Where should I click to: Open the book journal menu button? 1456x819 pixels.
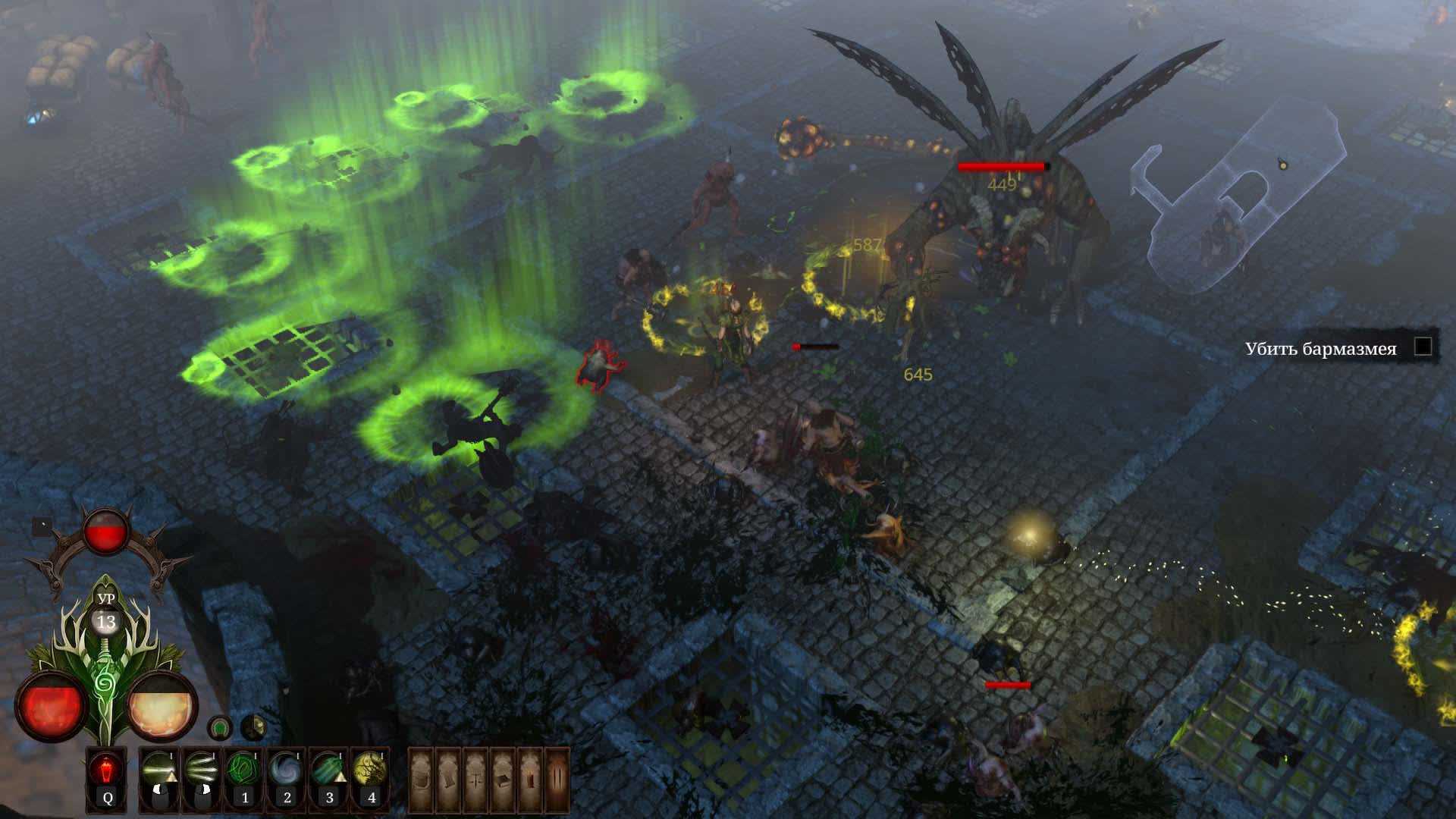pyautogui.click(x=504, y=779)
